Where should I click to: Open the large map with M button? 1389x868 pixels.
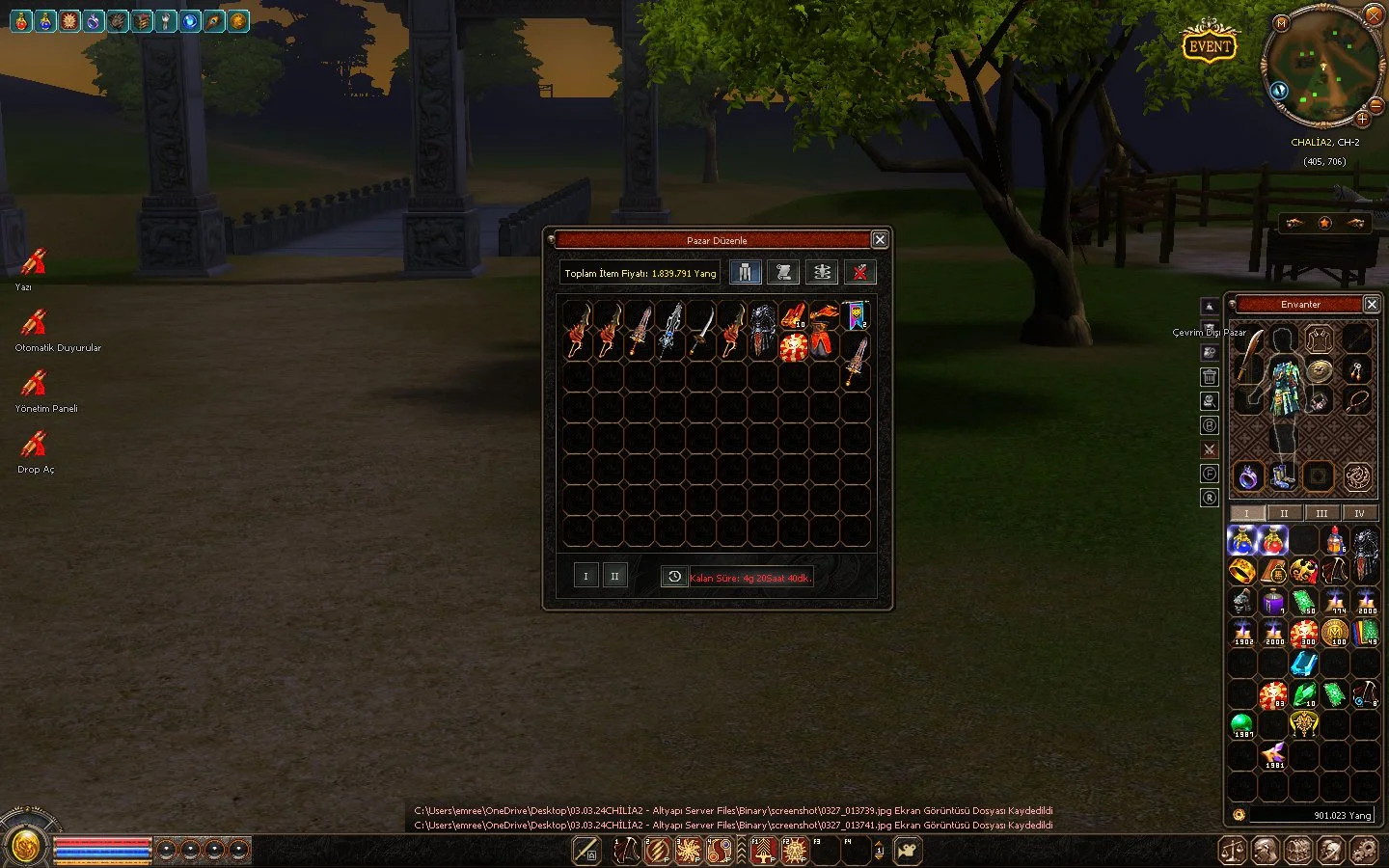[x=1282, y=22]
